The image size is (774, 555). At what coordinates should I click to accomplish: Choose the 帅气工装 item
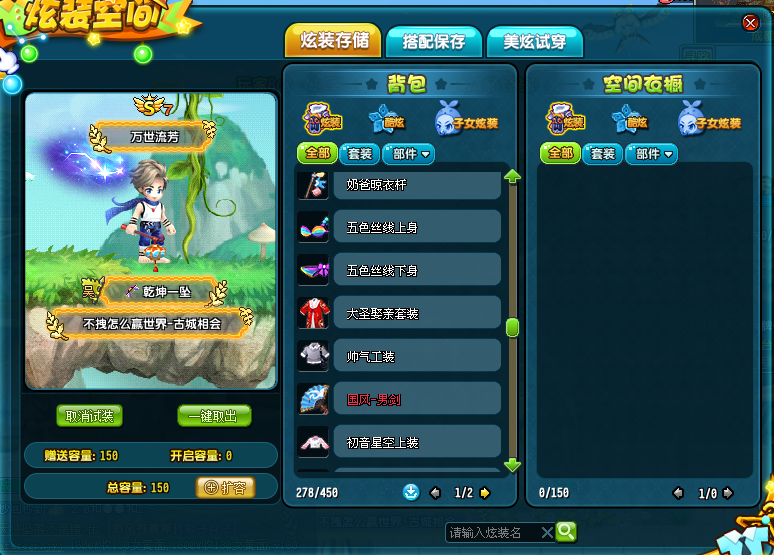(400, 356)
